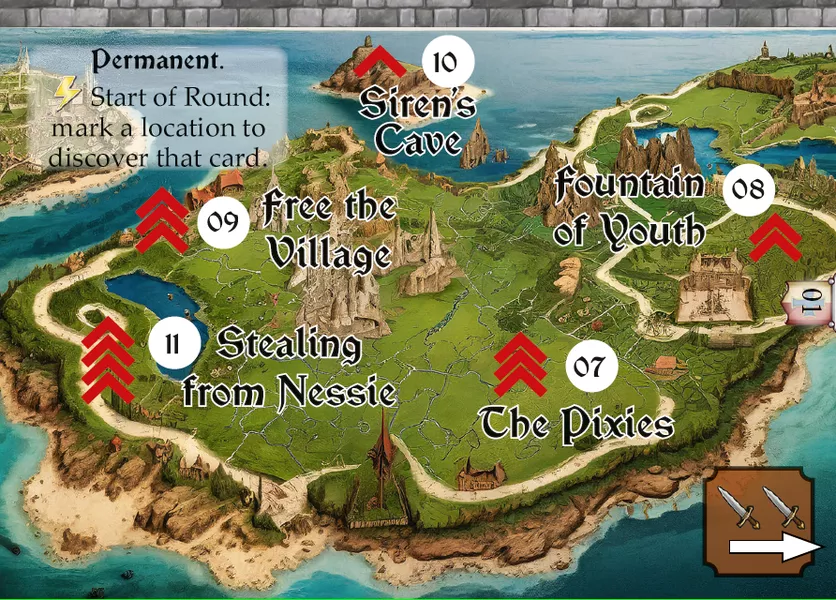Select The Pixies location 07
This screenshot has width=836, height=600.
(591, 366)
